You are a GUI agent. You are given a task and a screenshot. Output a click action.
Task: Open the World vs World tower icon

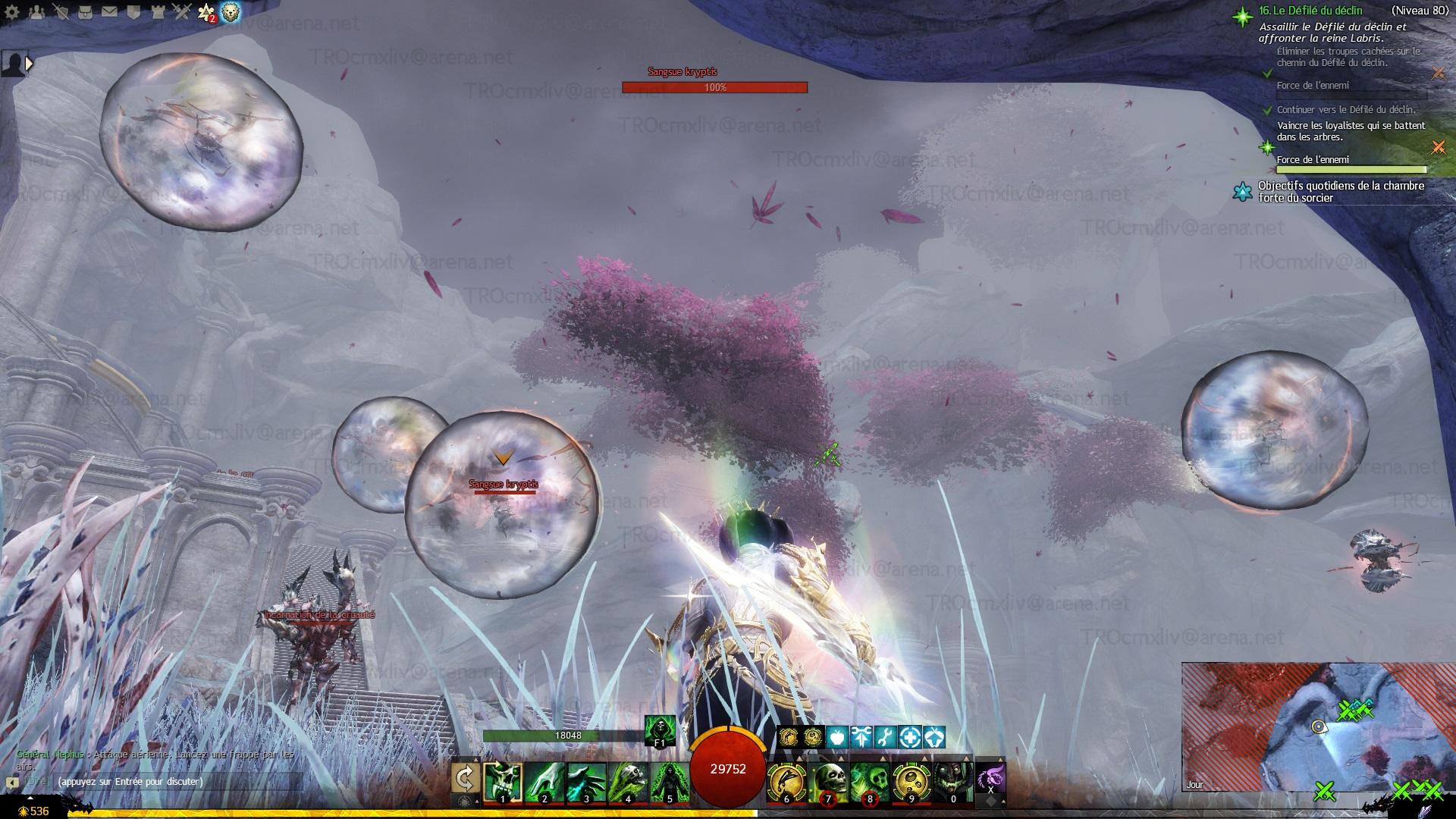pos(158,12)
